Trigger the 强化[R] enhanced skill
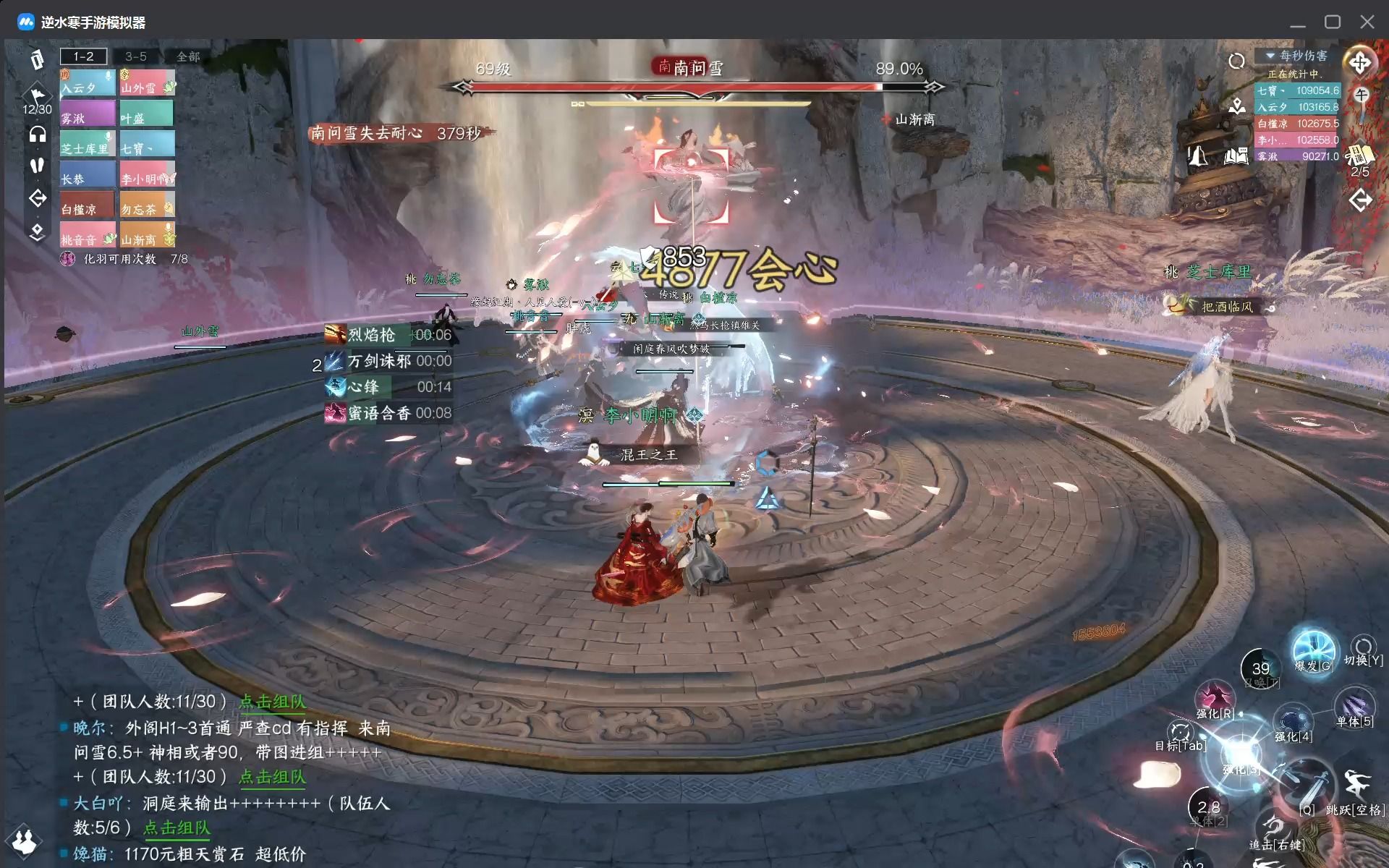Screen dimensions: 1389x868 [1215, 699]
